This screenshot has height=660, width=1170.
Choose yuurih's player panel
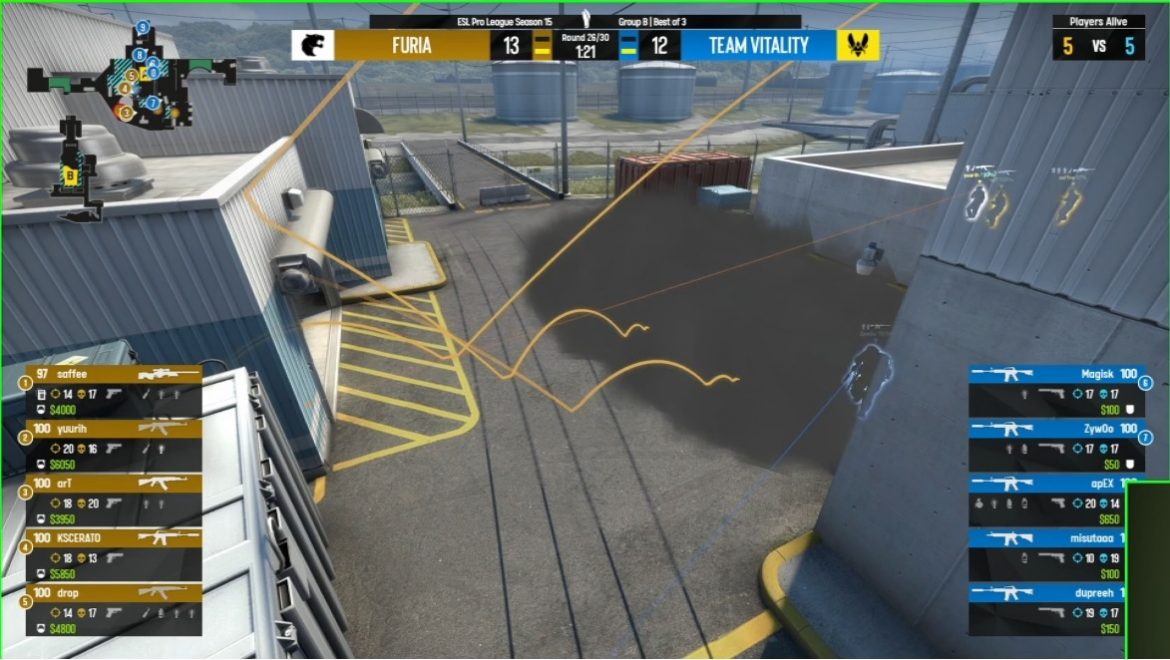tap(114, 445)
